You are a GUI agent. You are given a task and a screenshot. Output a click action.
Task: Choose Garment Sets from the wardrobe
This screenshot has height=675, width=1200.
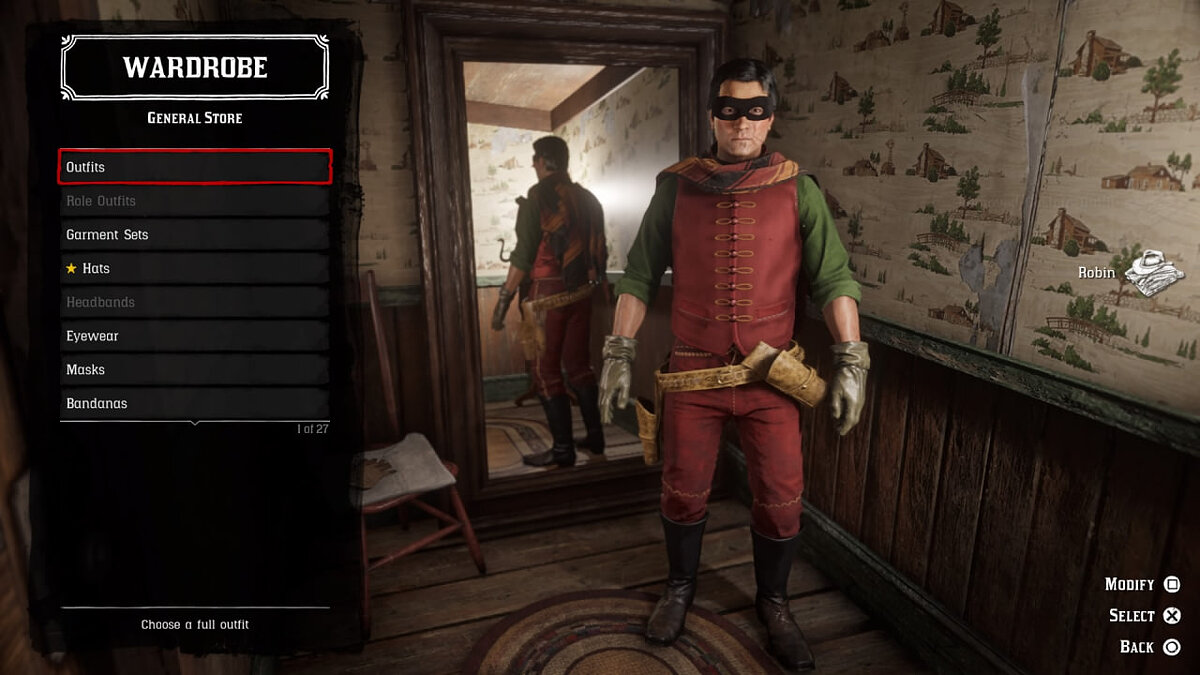point(195,235)
